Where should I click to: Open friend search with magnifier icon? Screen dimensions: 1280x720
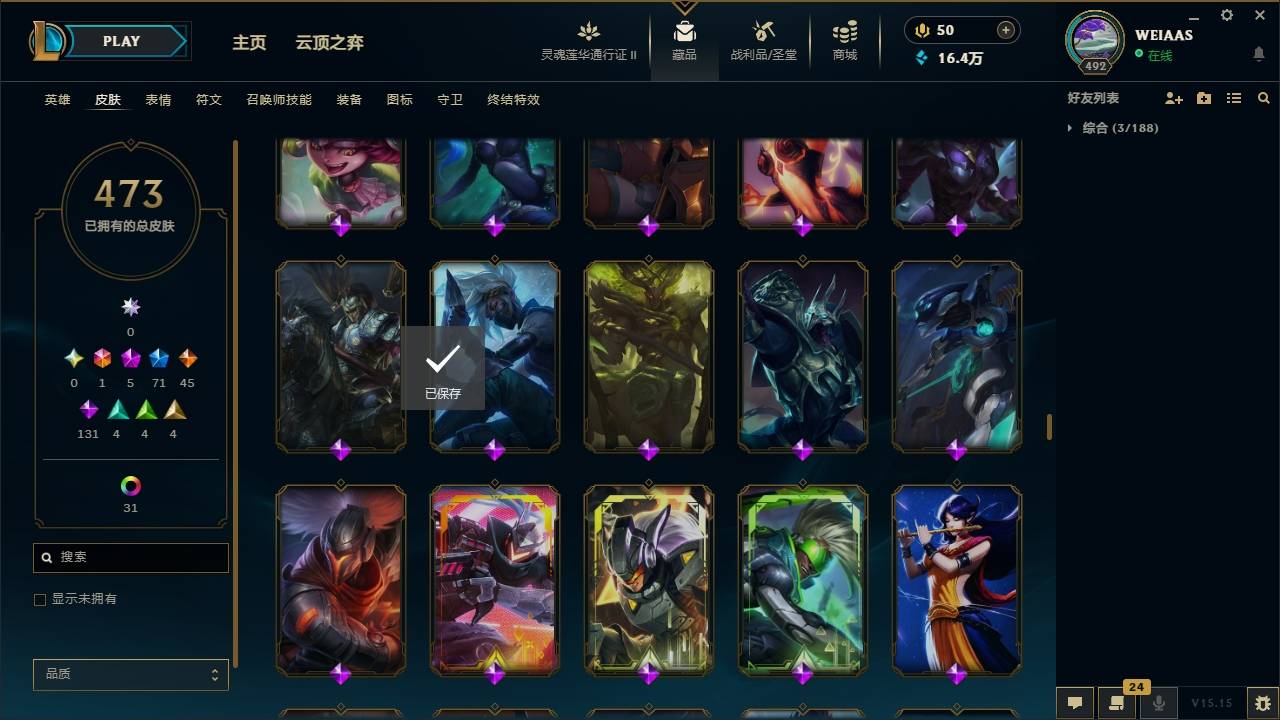1264,97
